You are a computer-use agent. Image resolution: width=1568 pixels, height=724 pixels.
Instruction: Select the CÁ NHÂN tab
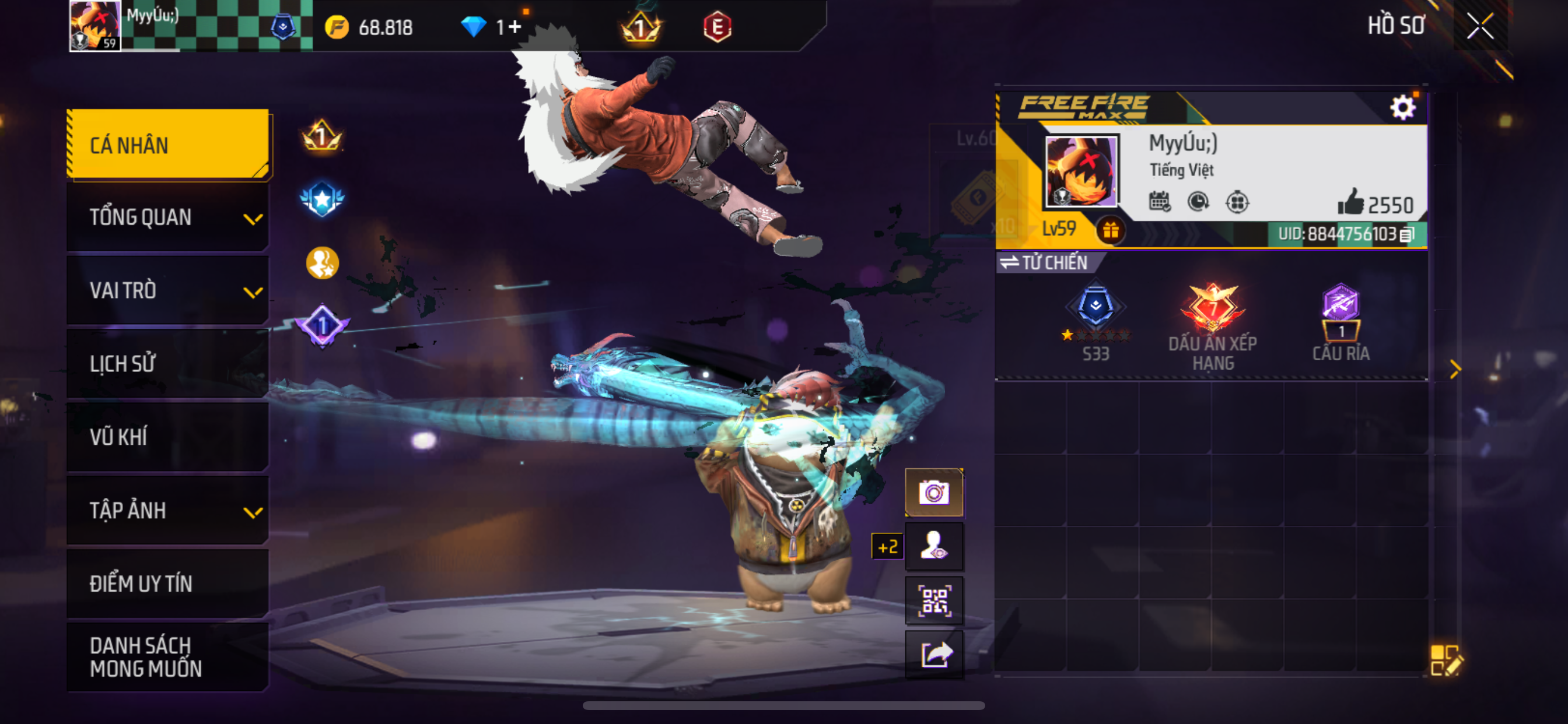tap(168, 145)
